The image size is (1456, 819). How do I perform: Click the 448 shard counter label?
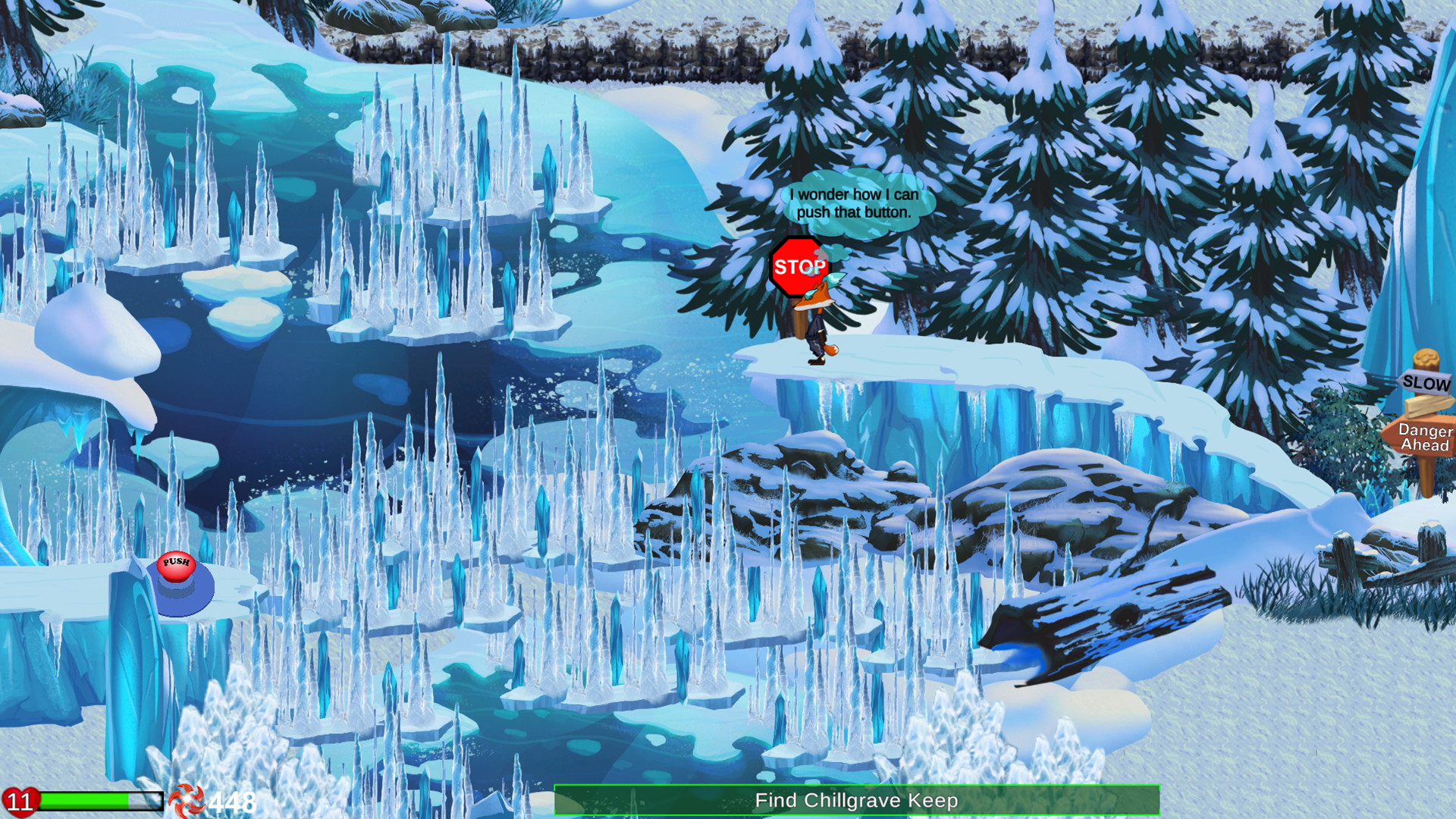[x=231, y=799]
